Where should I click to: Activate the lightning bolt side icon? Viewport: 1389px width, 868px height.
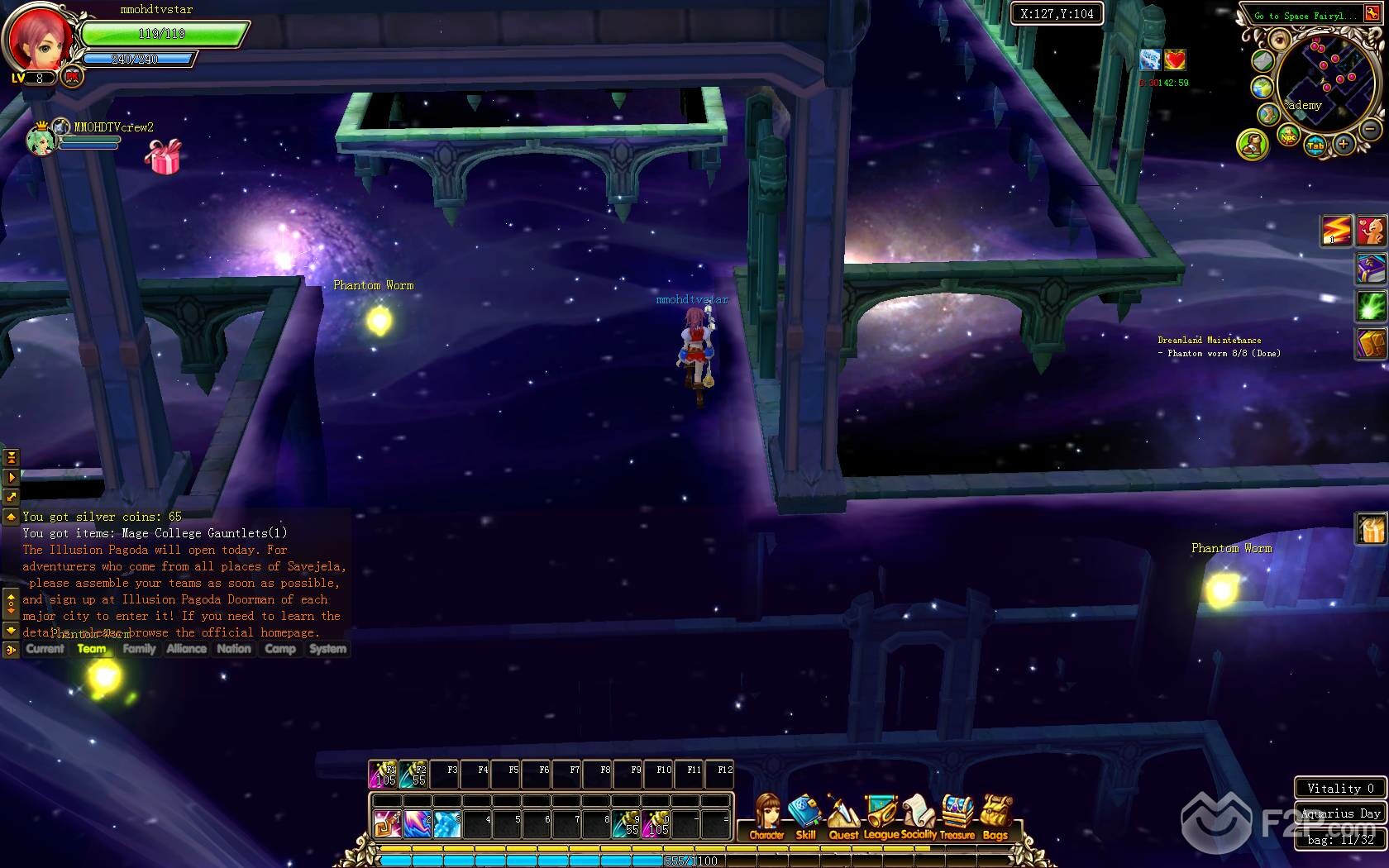point(1335,231)
